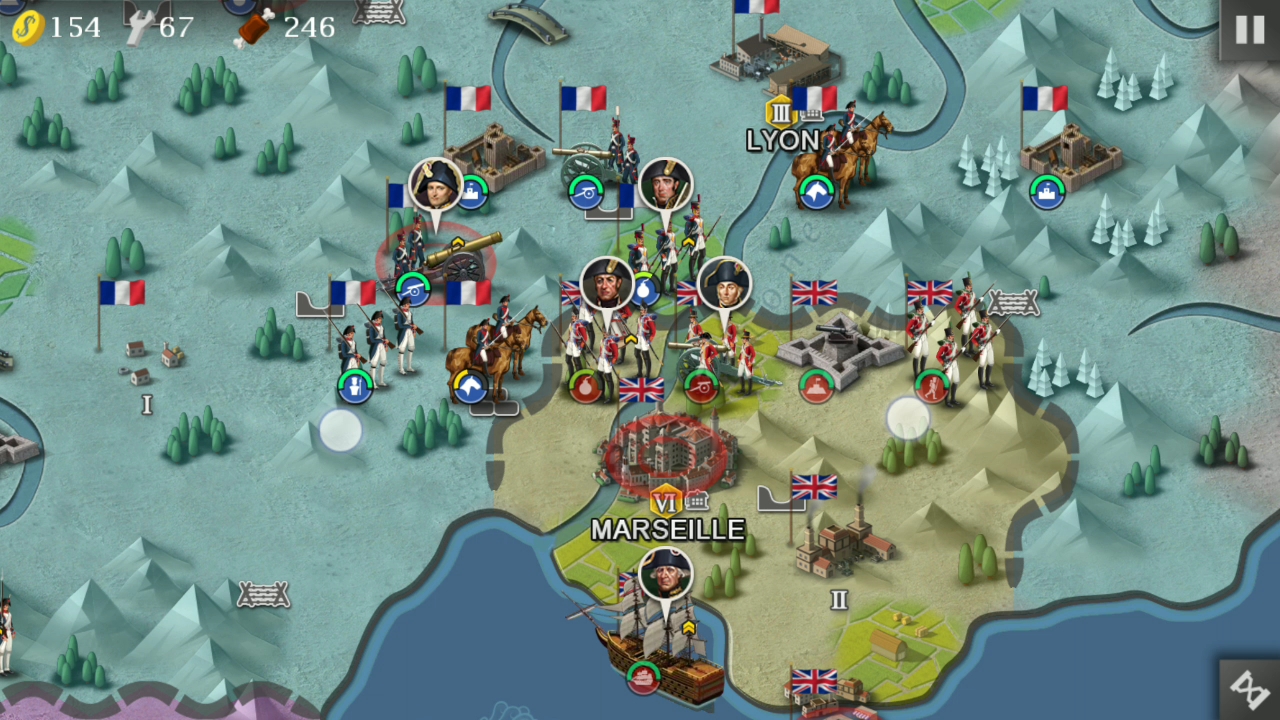Select the city of Lyon
Screen dimensions: 1280x720
770,58
